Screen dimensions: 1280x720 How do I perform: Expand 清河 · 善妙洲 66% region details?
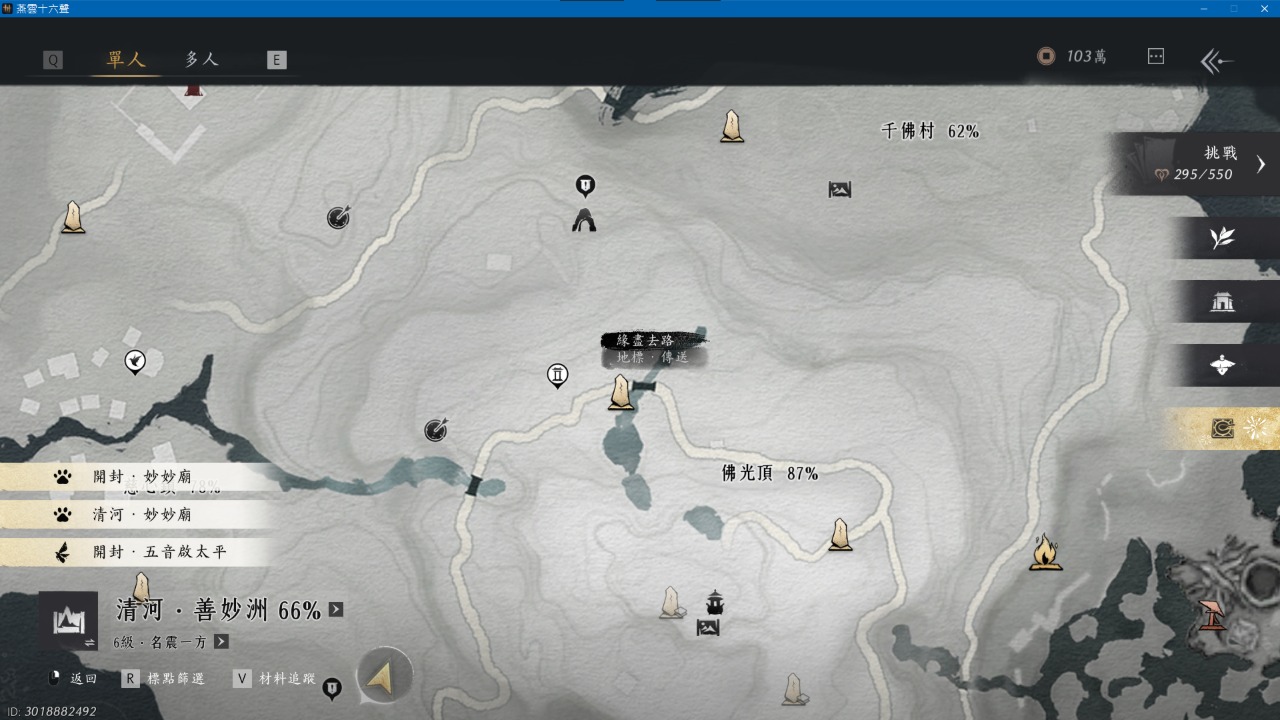click(336, 609)
